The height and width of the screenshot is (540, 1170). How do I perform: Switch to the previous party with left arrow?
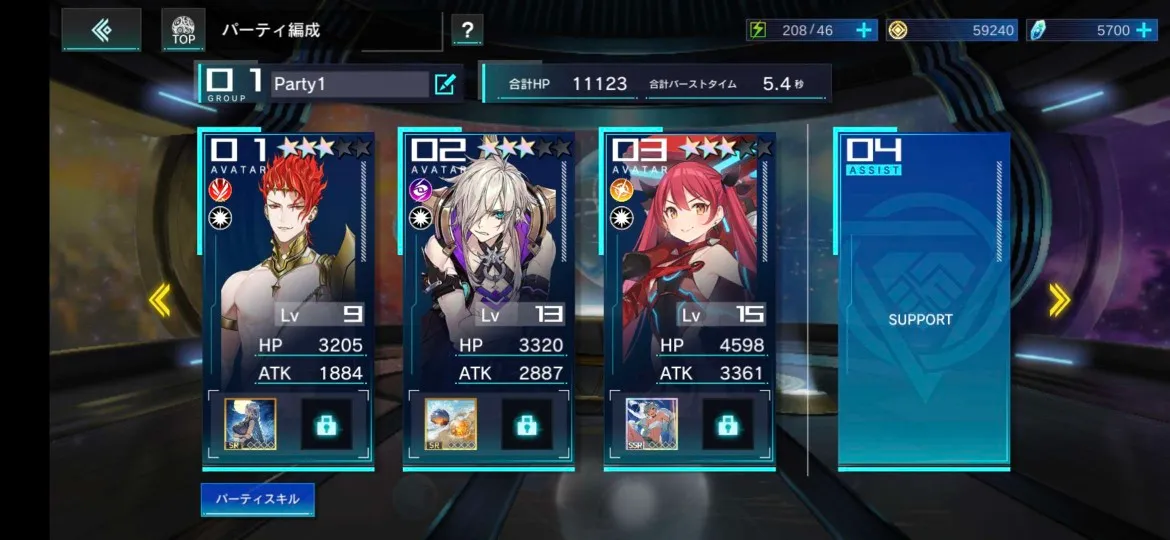tap(159, 300)
